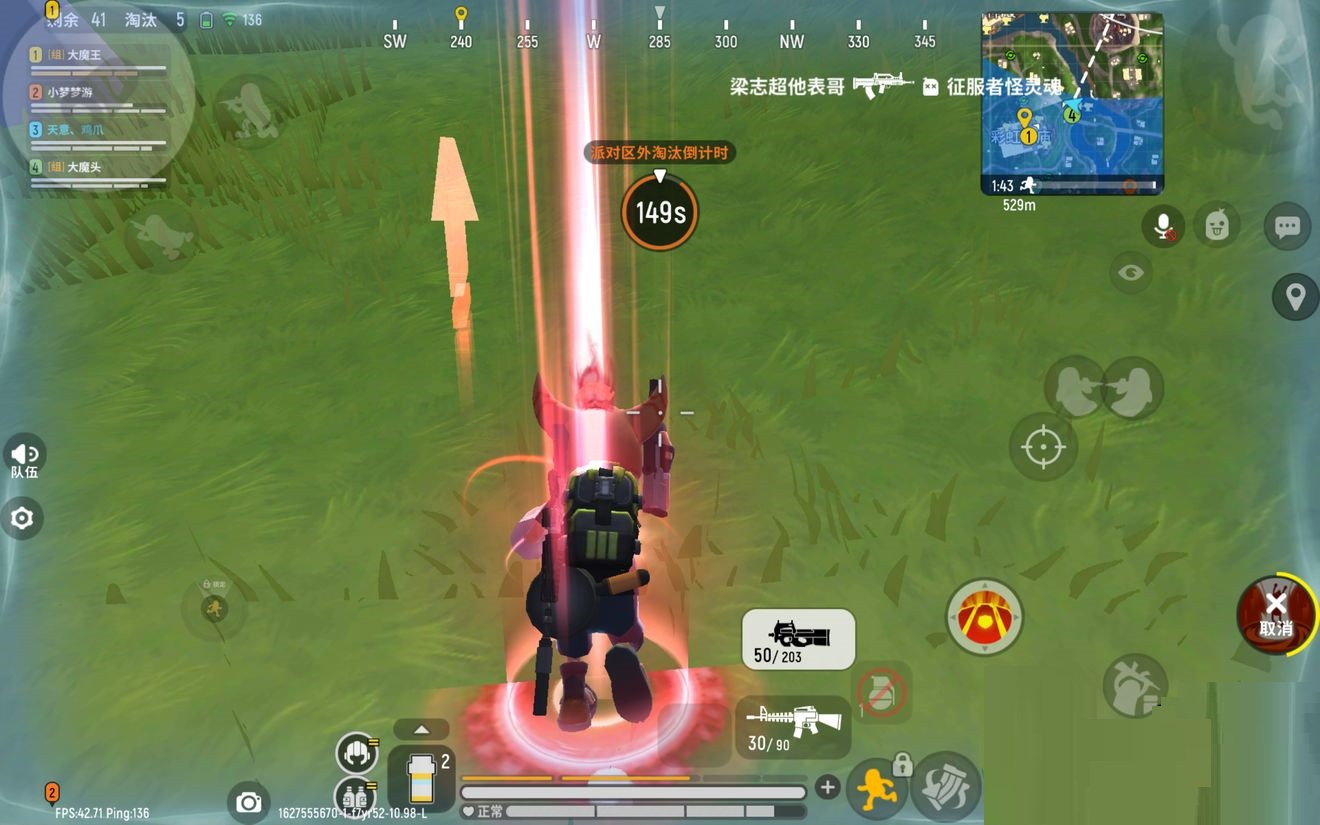Screen dimensions: 1320x825
Task: Open the minimap
Action: coord(1071,102)
